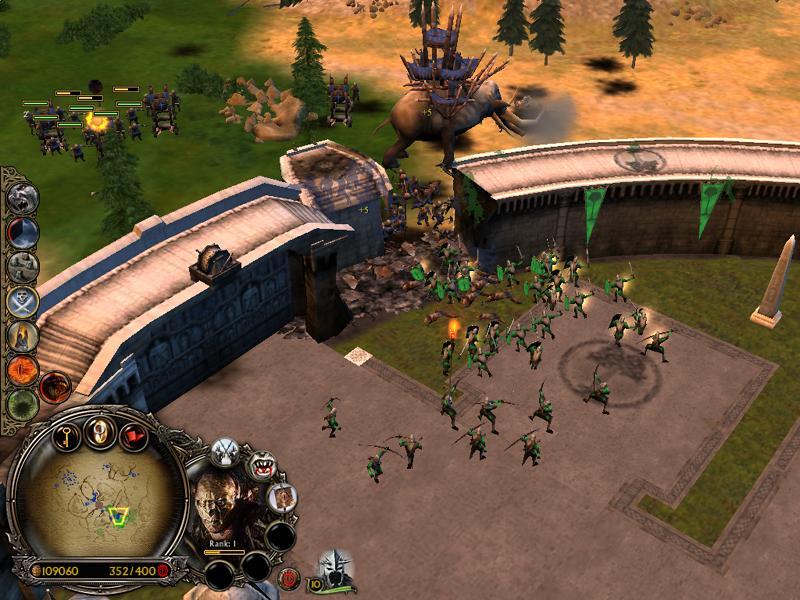Activate the roaring orc face ability
This screenshot has height=600, width=800.
[262, 464]
